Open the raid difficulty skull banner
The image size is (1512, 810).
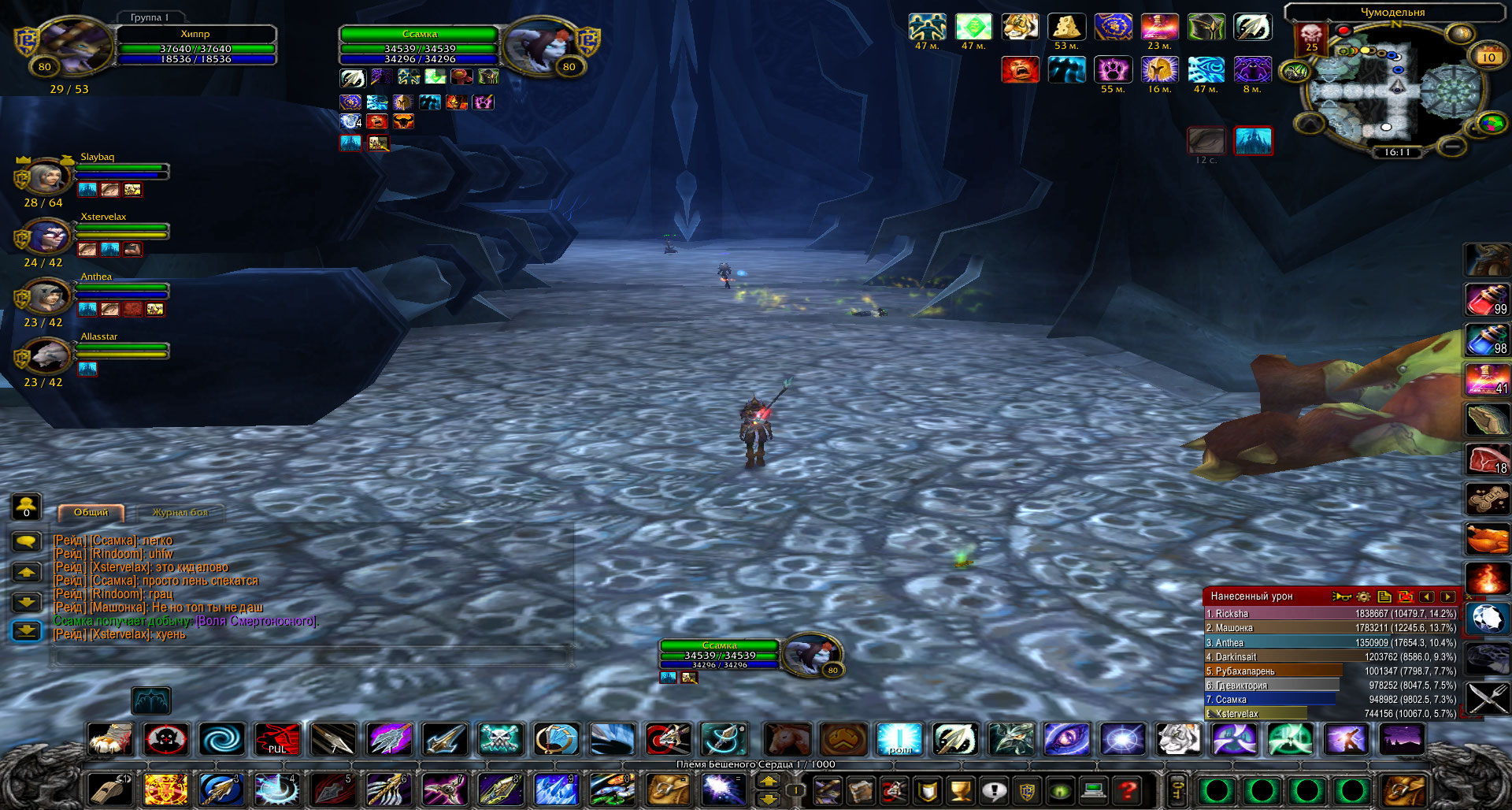click(1311, 37)
